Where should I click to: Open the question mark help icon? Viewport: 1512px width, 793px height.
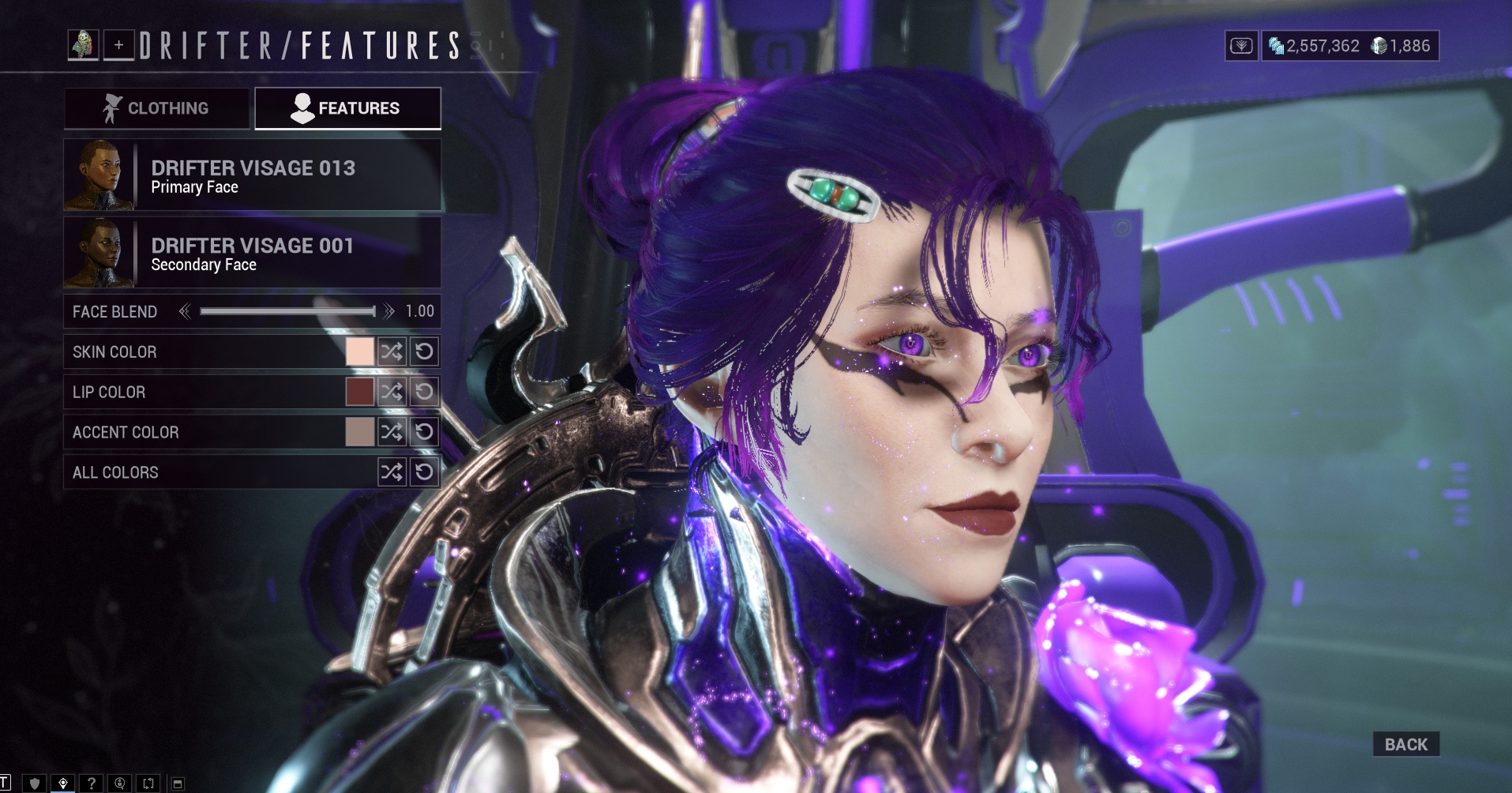tap(92, 784)
